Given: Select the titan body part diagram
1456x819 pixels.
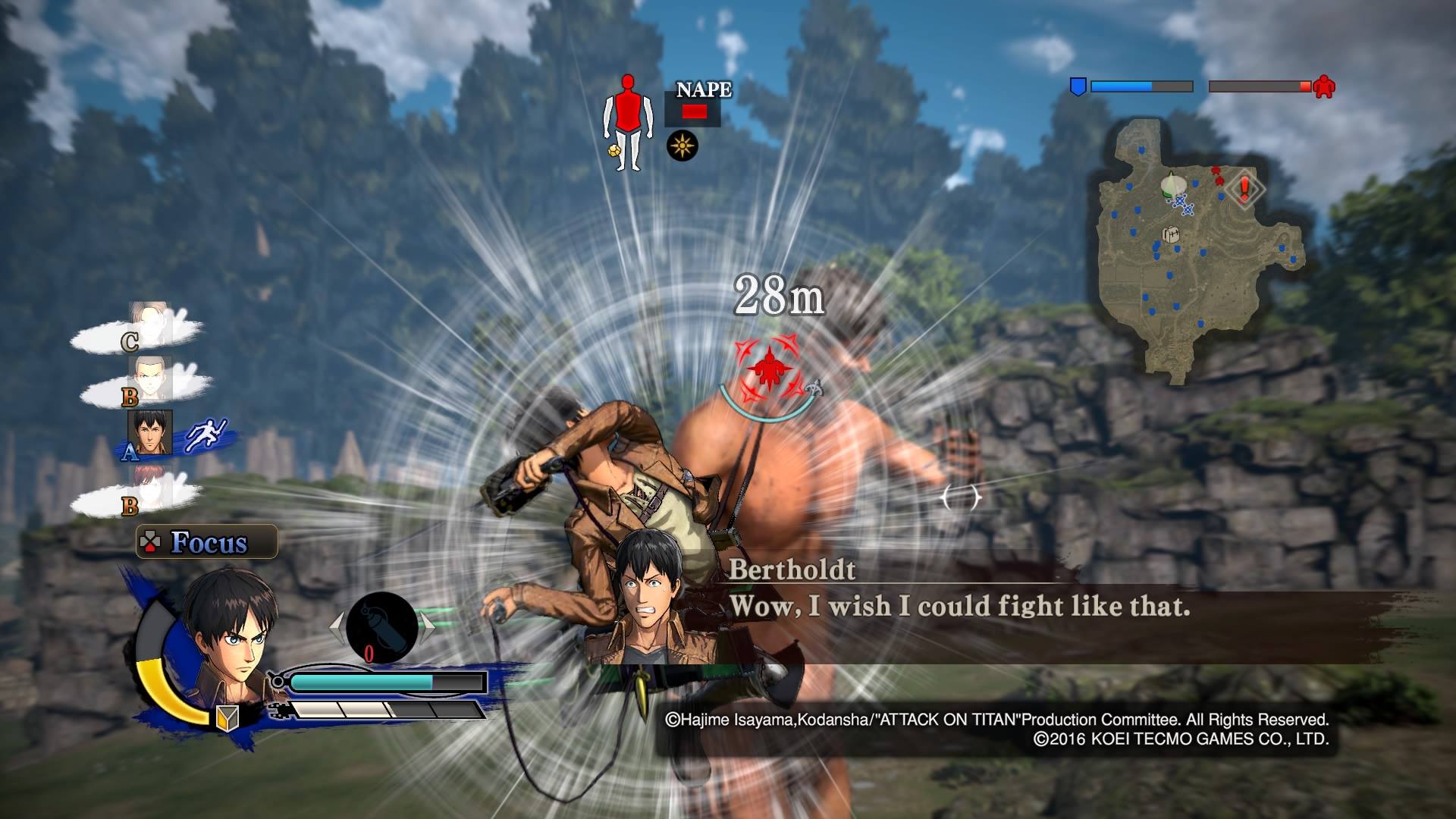Looking at the screenshot, I should pos(627,121).
